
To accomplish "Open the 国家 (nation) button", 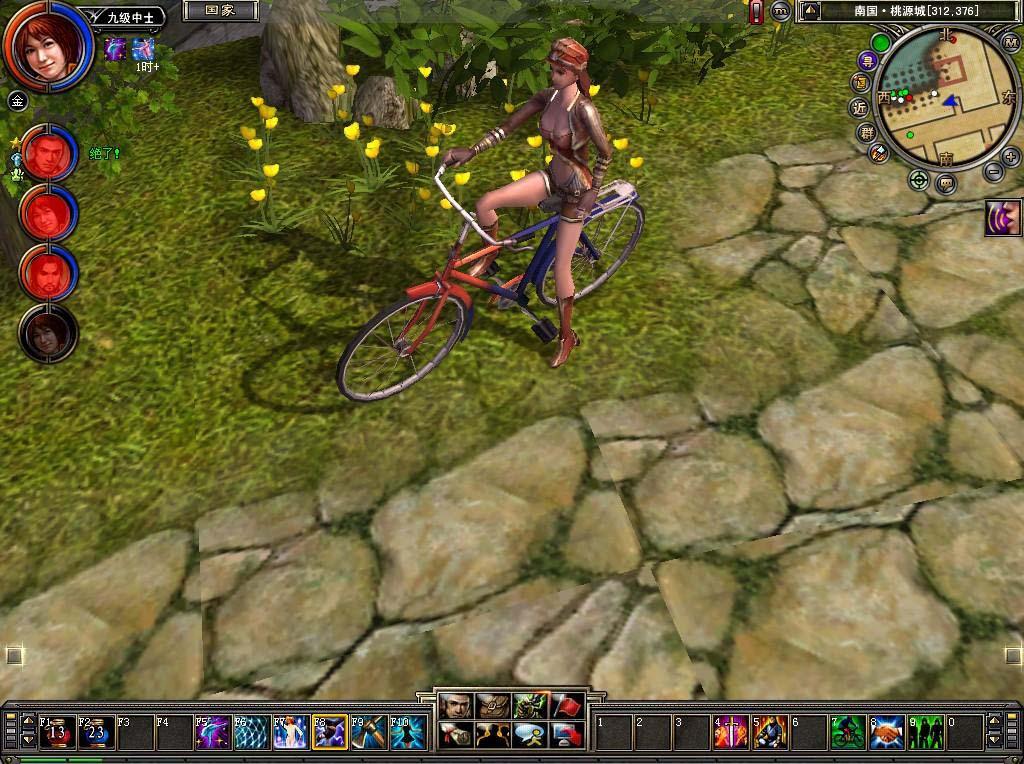I will (220, 11).
